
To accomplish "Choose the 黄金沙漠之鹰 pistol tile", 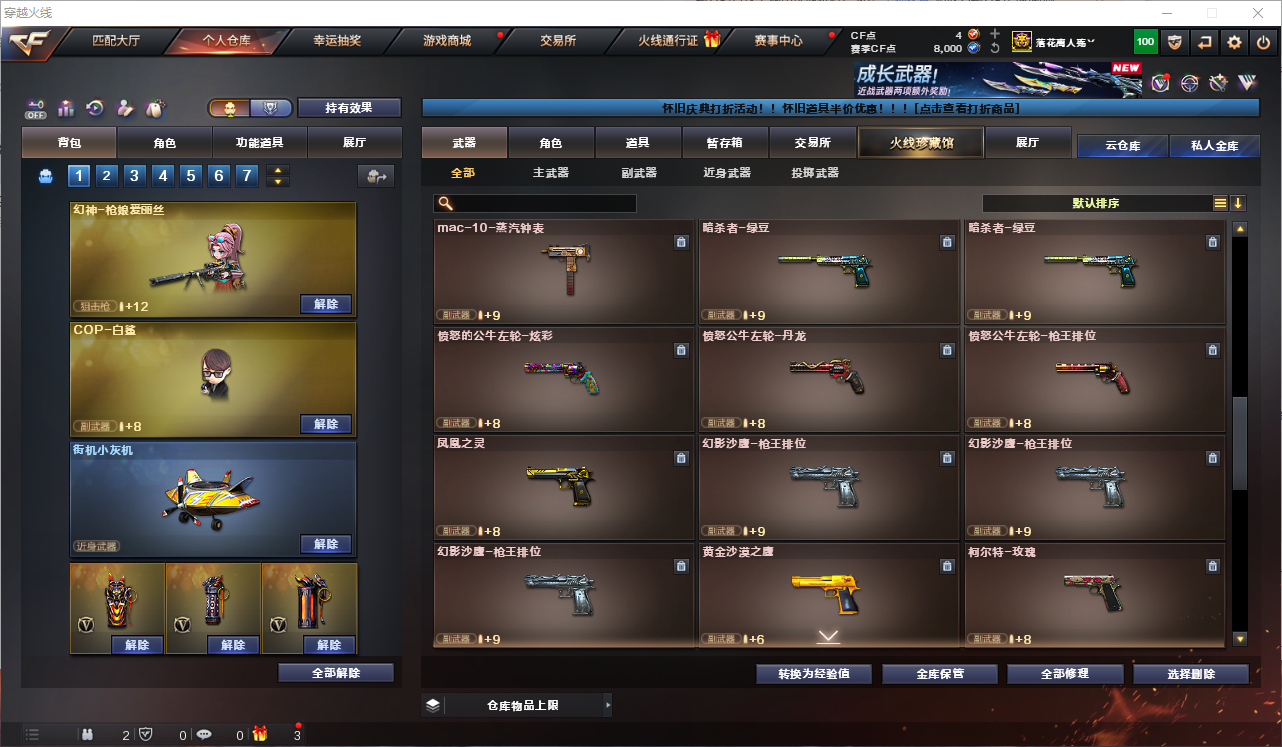I will tap(829, 594).
